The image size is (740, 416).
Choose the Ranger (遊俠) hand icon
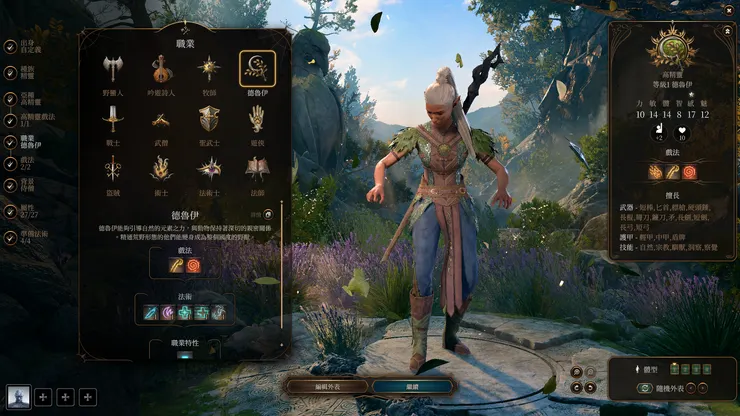pos(257,122)
